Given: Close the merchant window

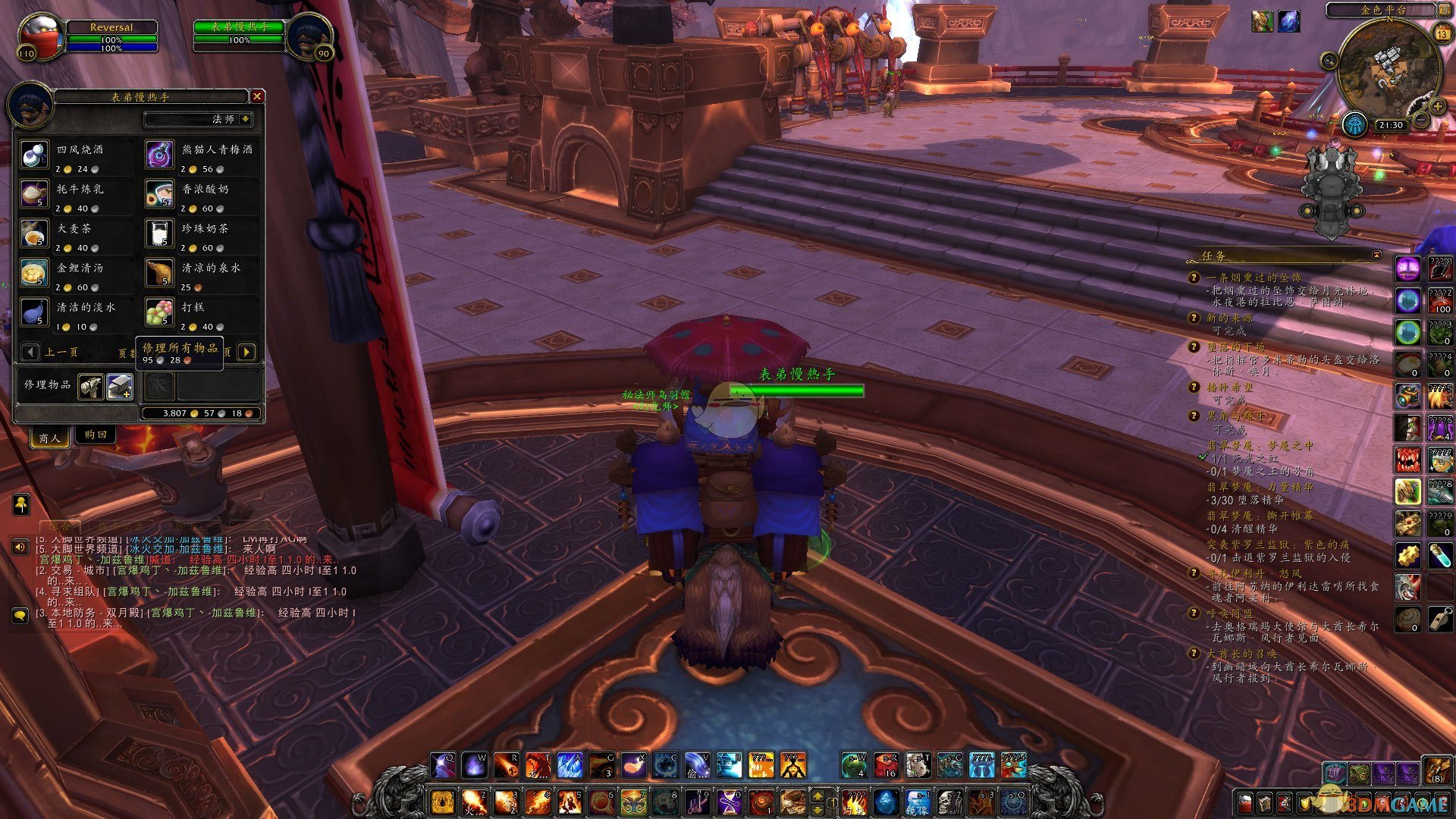Looking at the screenshot, I should (257, 96).
